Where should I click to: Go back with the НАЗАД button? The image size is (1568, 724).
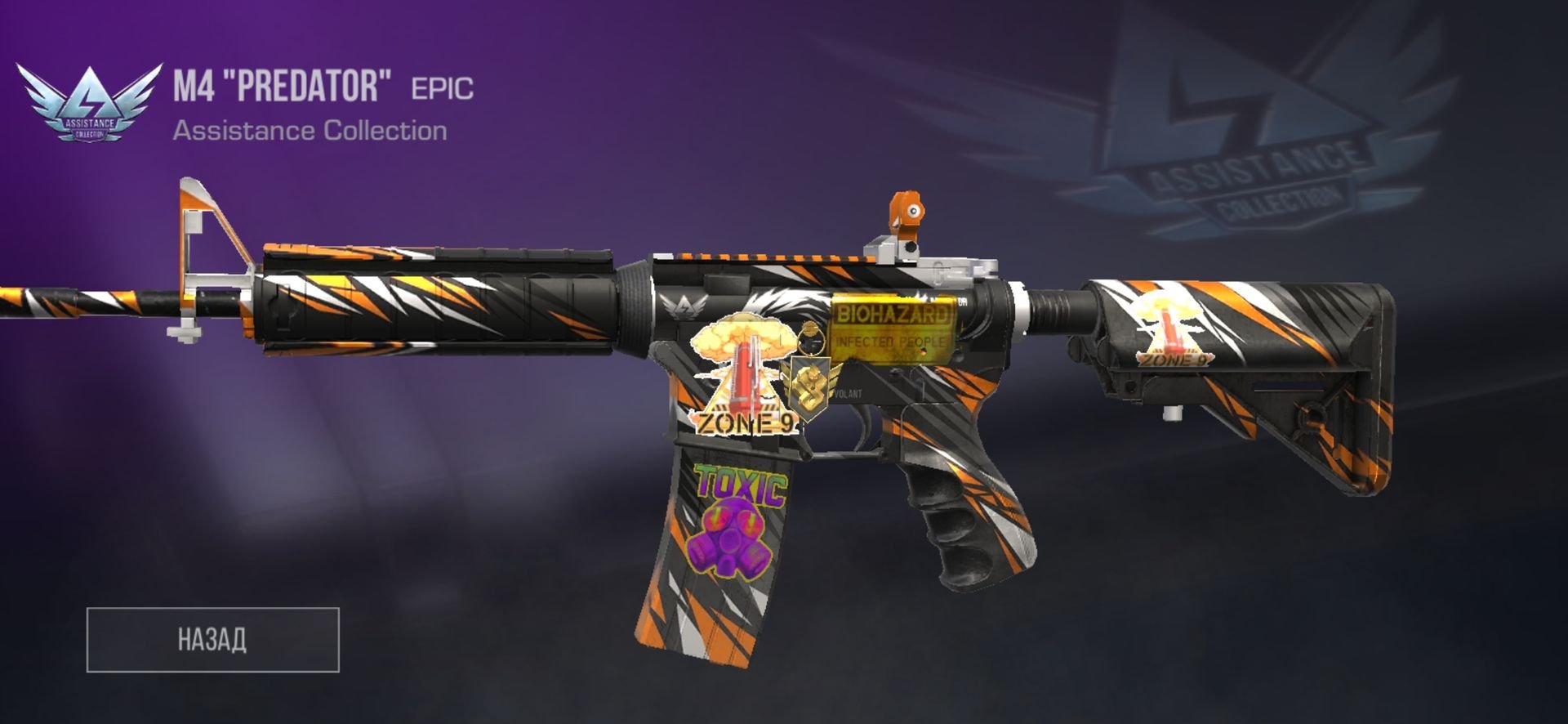click(x=212, y=640)
